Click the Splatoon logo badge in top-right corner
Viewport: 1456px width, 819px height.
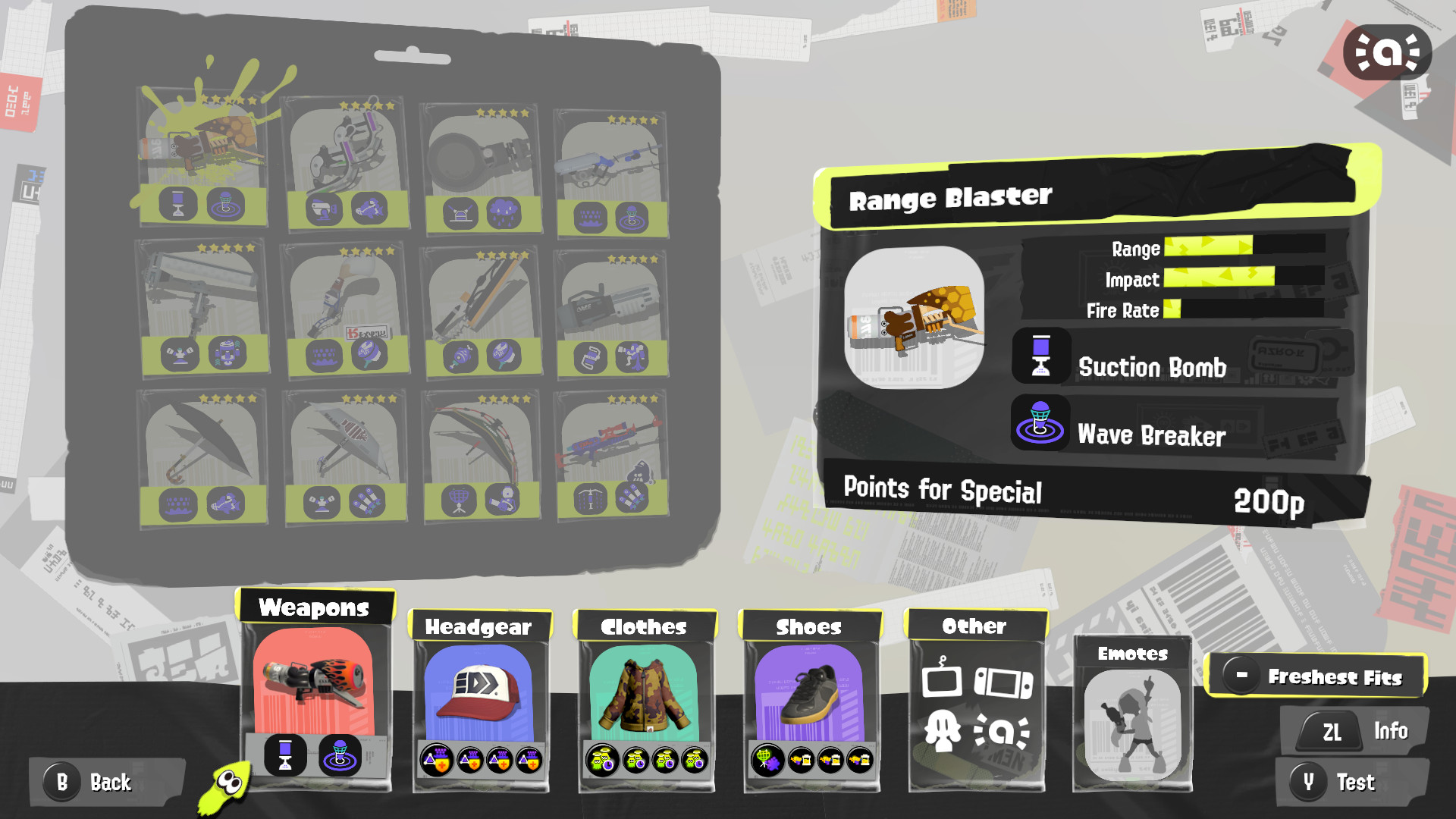pyautogui.click(x=1389, y=52)
